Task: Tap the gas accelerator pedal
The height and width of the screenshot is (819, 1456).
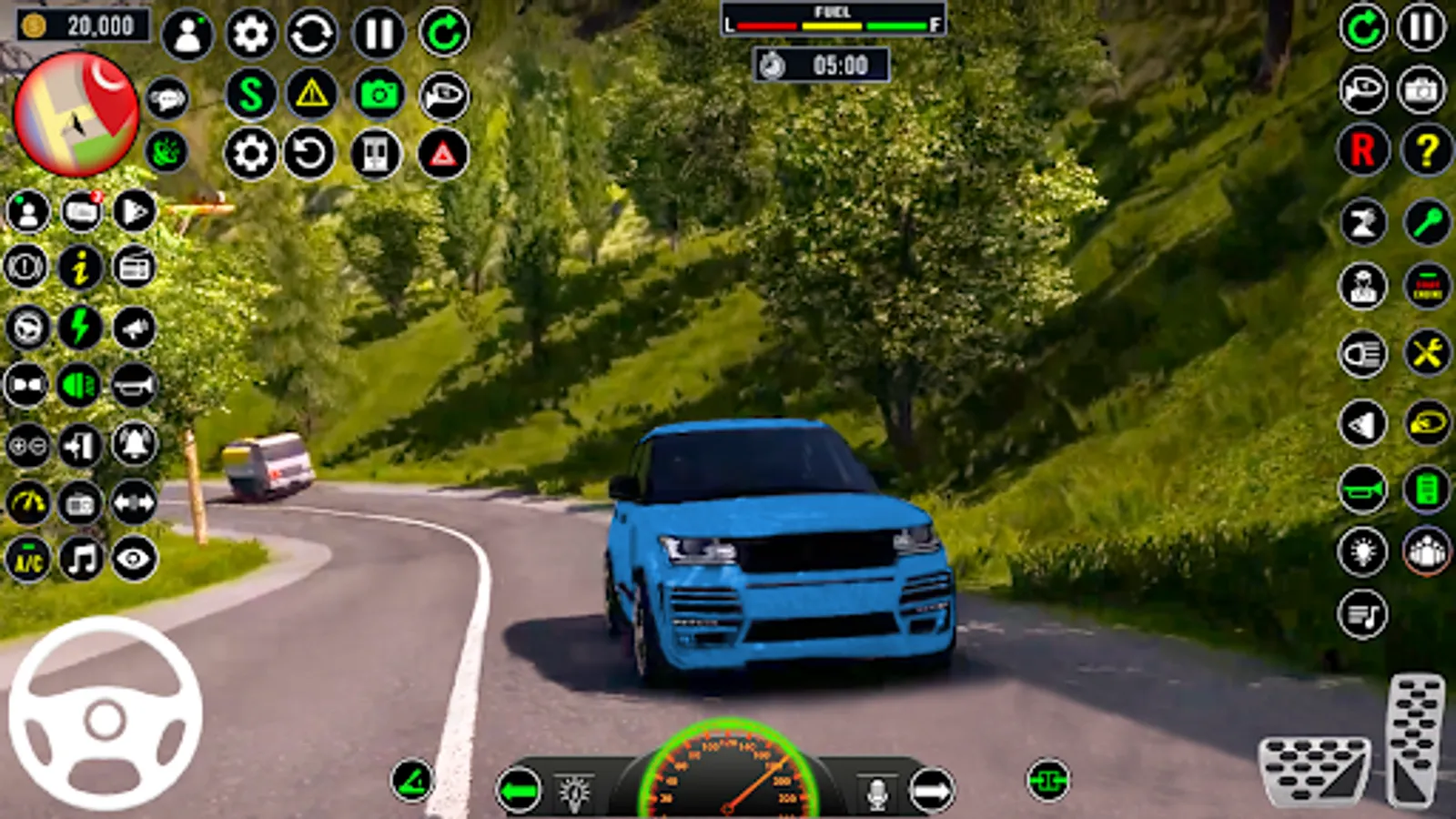Action: (1416, 739)
